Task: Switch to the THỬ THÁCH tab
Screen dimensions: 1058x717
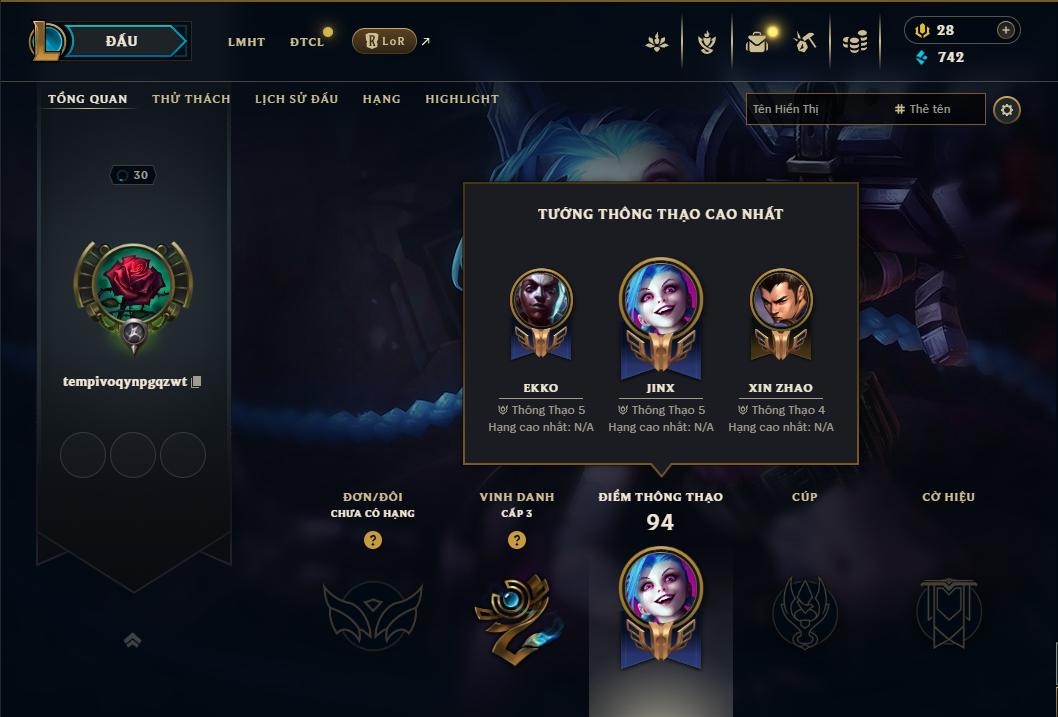Action: [x=191, y=99]
